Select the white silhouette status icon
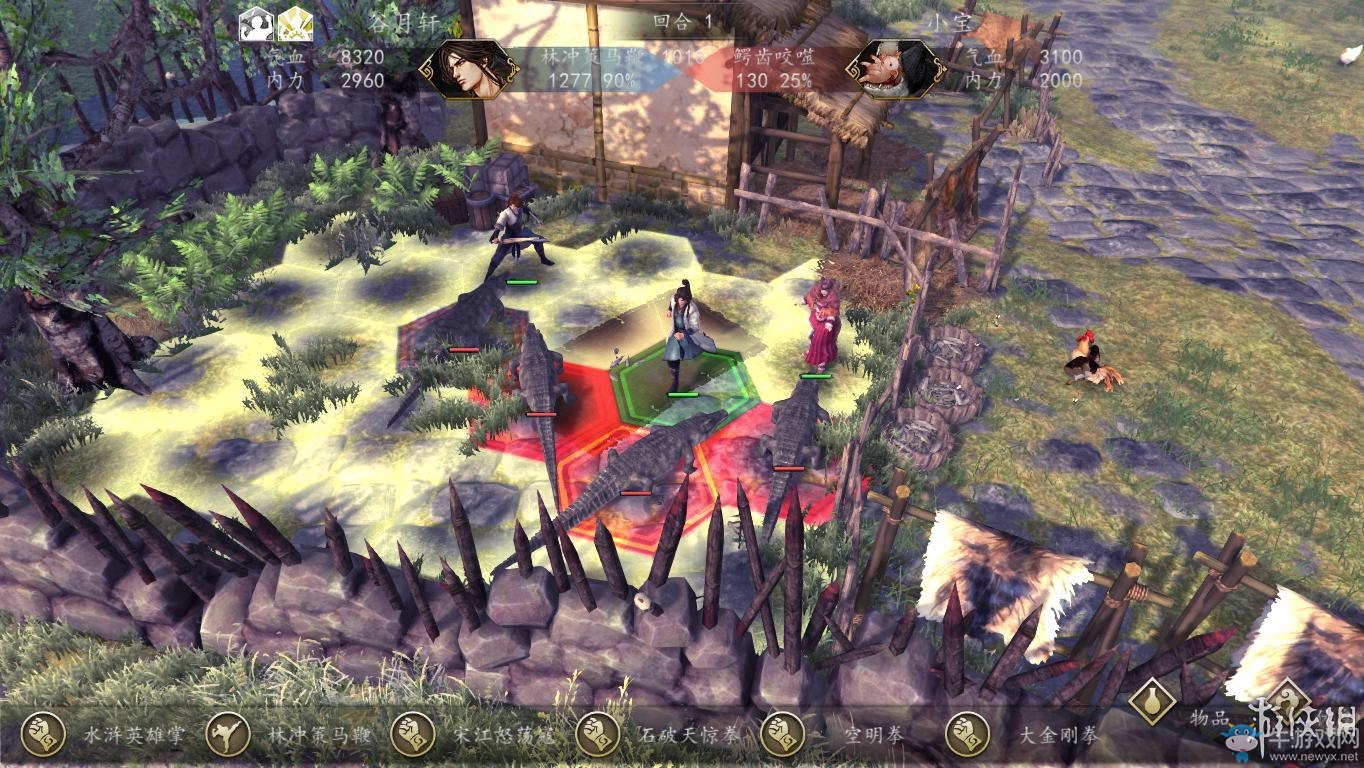This screenshot has width=1364, height=768. (x=256, y=24)
